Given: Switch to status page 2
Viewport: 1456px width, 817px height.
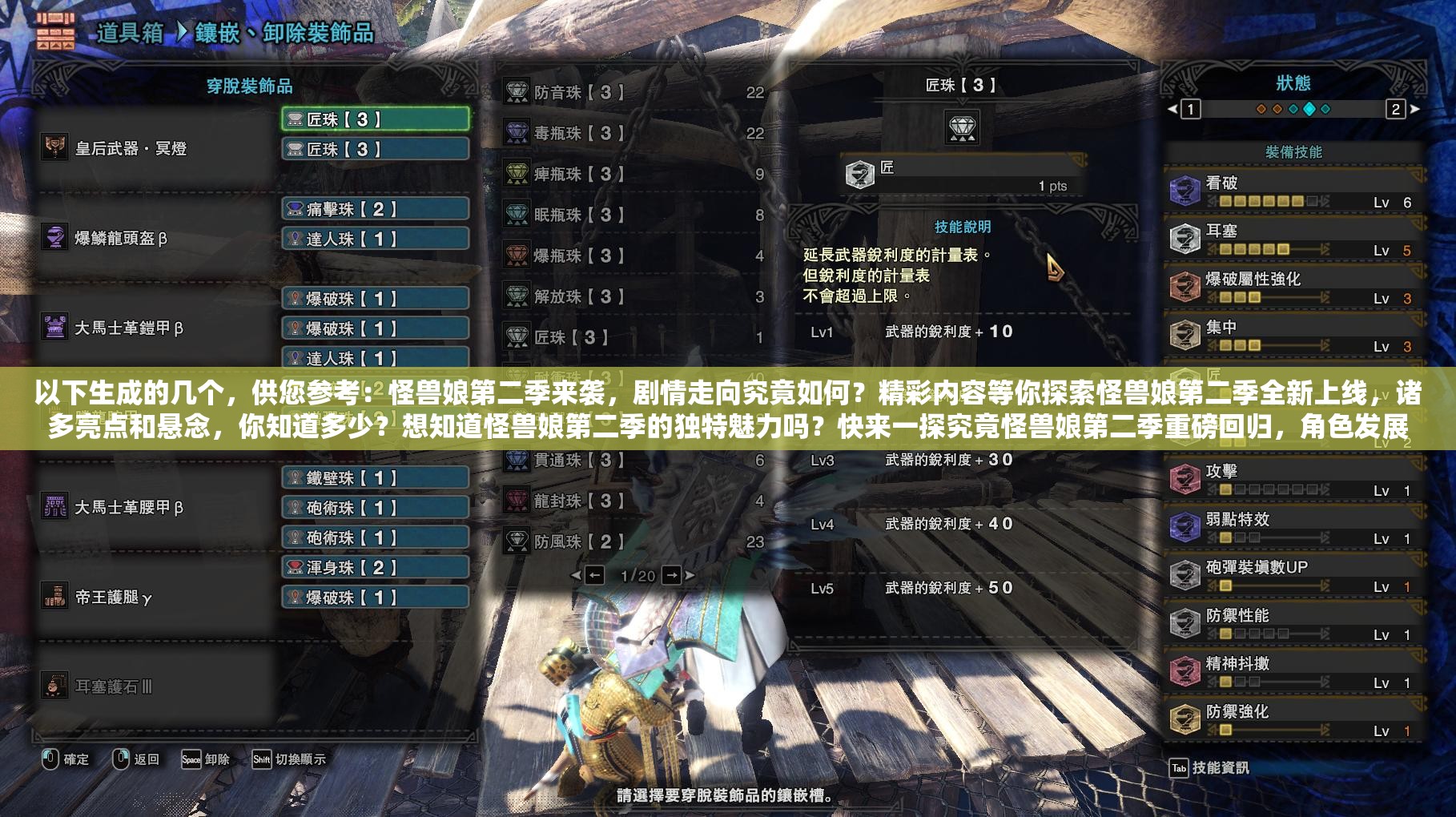Looking at the screenshot, I should point(1396,109).
